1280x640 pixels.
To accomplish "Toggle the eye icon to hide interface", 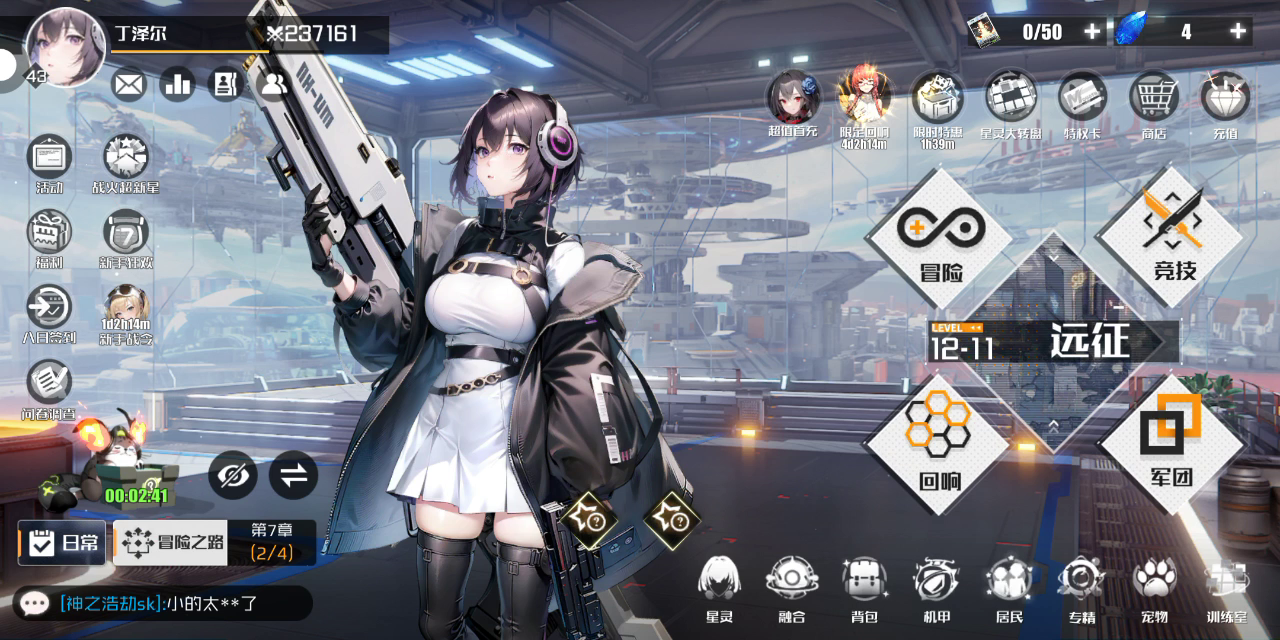I will (x=233, y=476).
